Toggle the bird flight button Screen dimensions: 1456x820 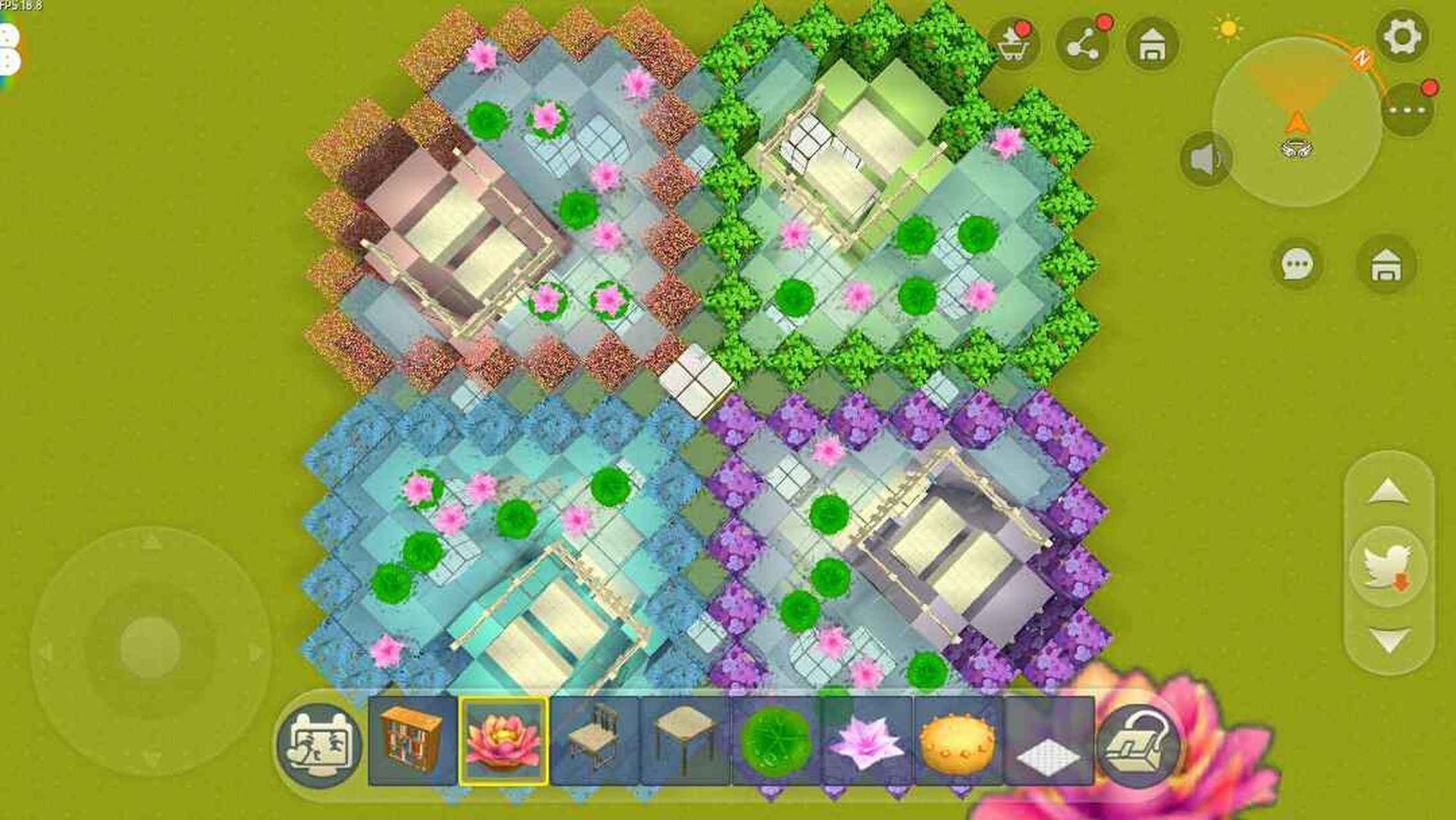click(x=1388, y=566)
